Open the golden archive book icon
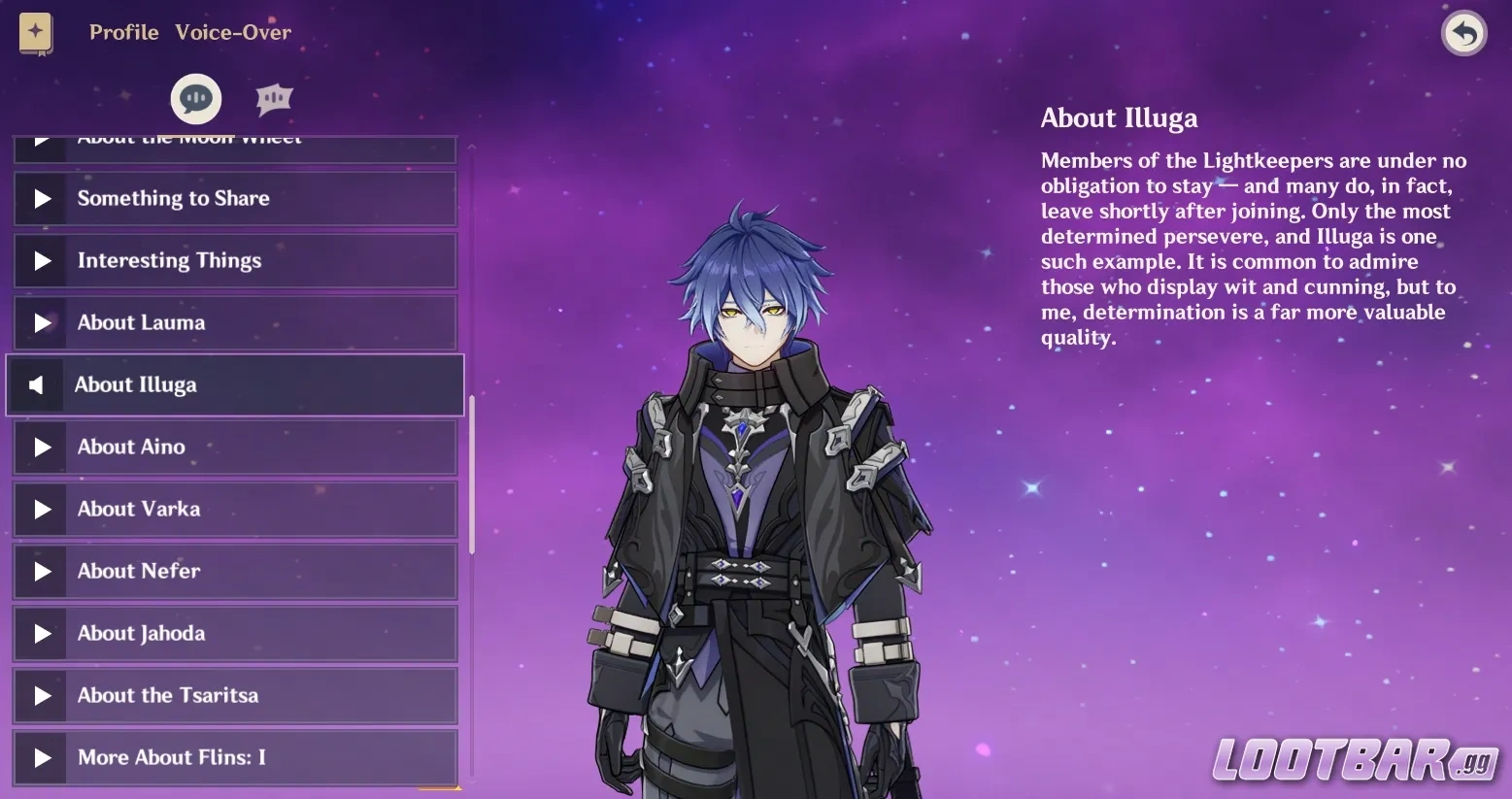 coord(34,32)
